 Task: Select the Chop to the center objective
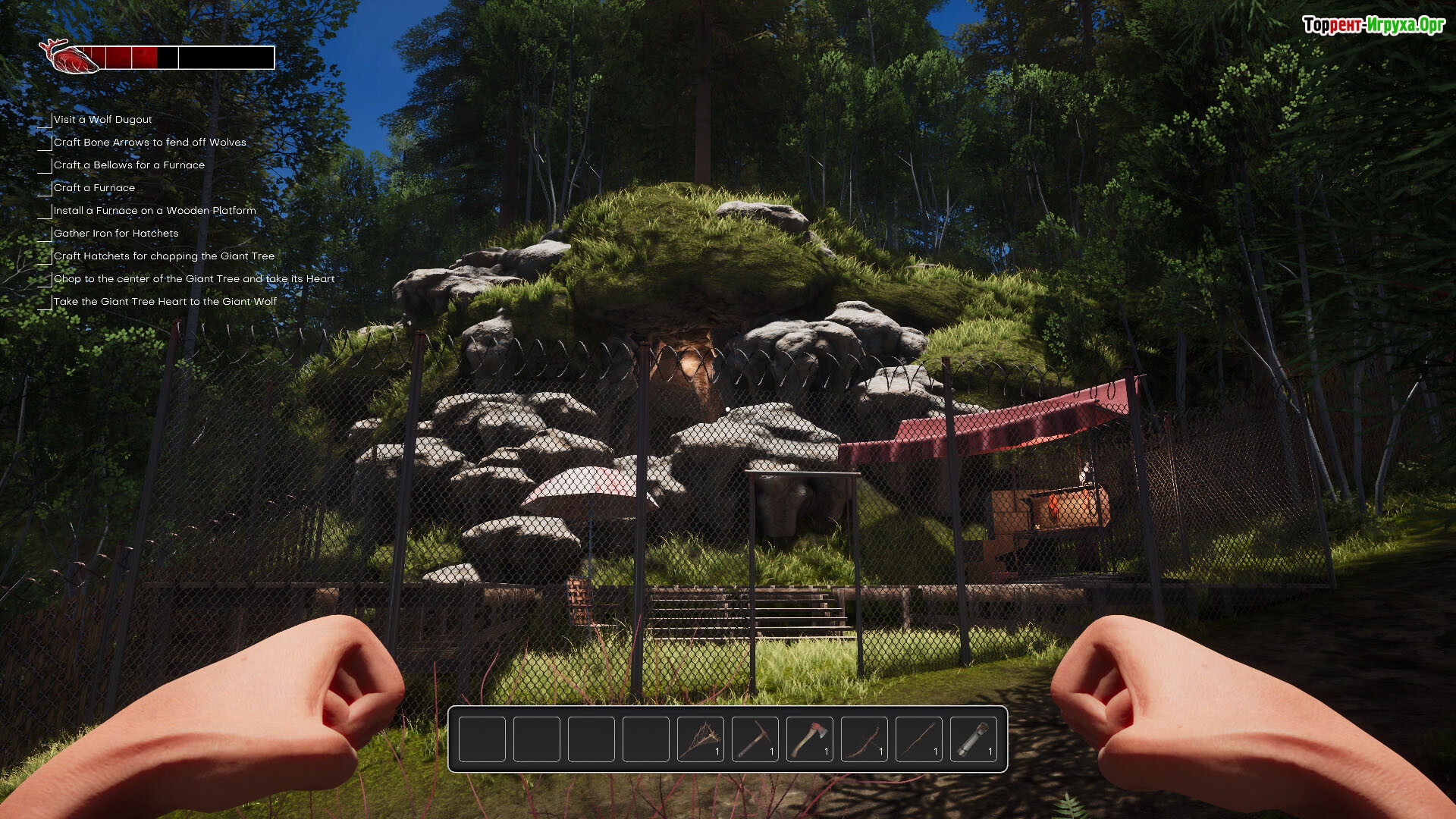[193, 279]
